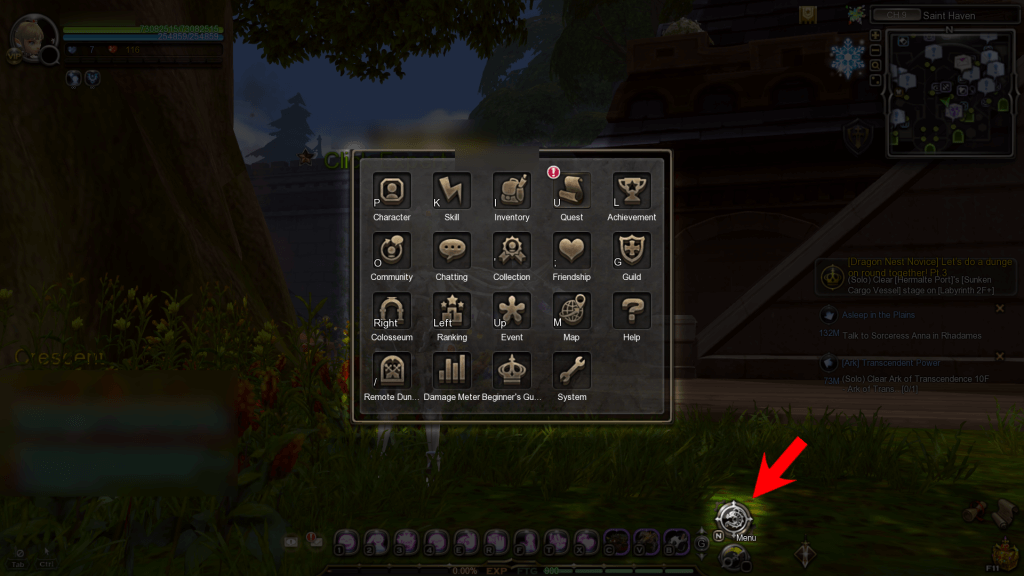Open the Collection panel
The height and width of the screenshot is (576, 1024).
(511, 250)
